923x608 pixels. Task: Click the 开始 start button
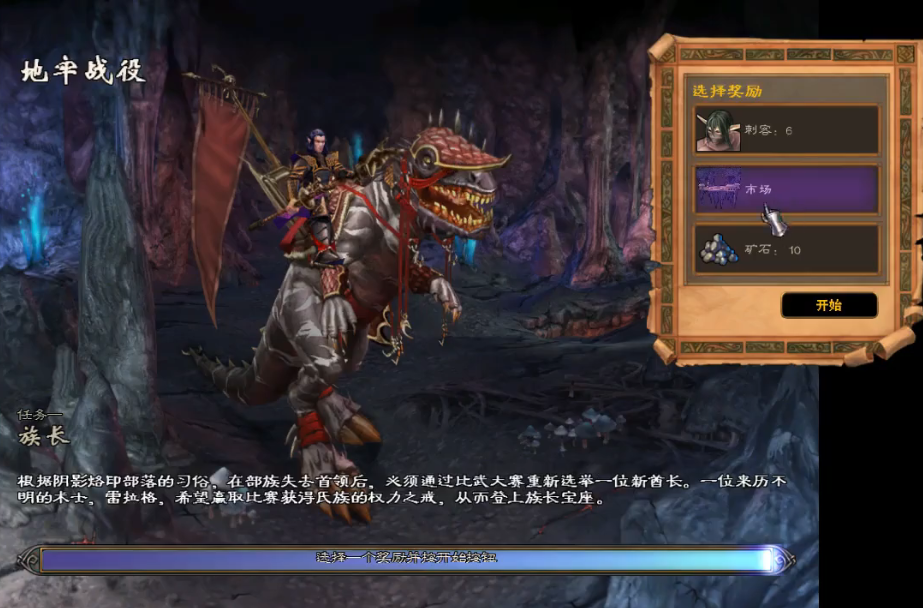[829, 305]
